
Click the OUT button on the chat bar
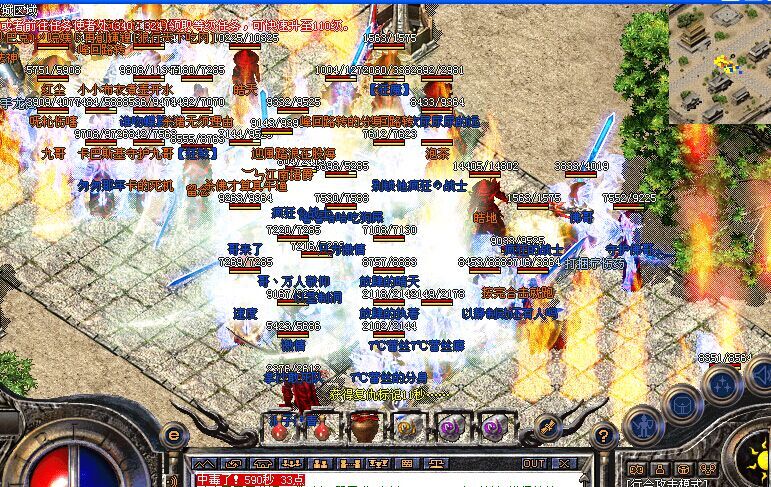click(534, 464)
